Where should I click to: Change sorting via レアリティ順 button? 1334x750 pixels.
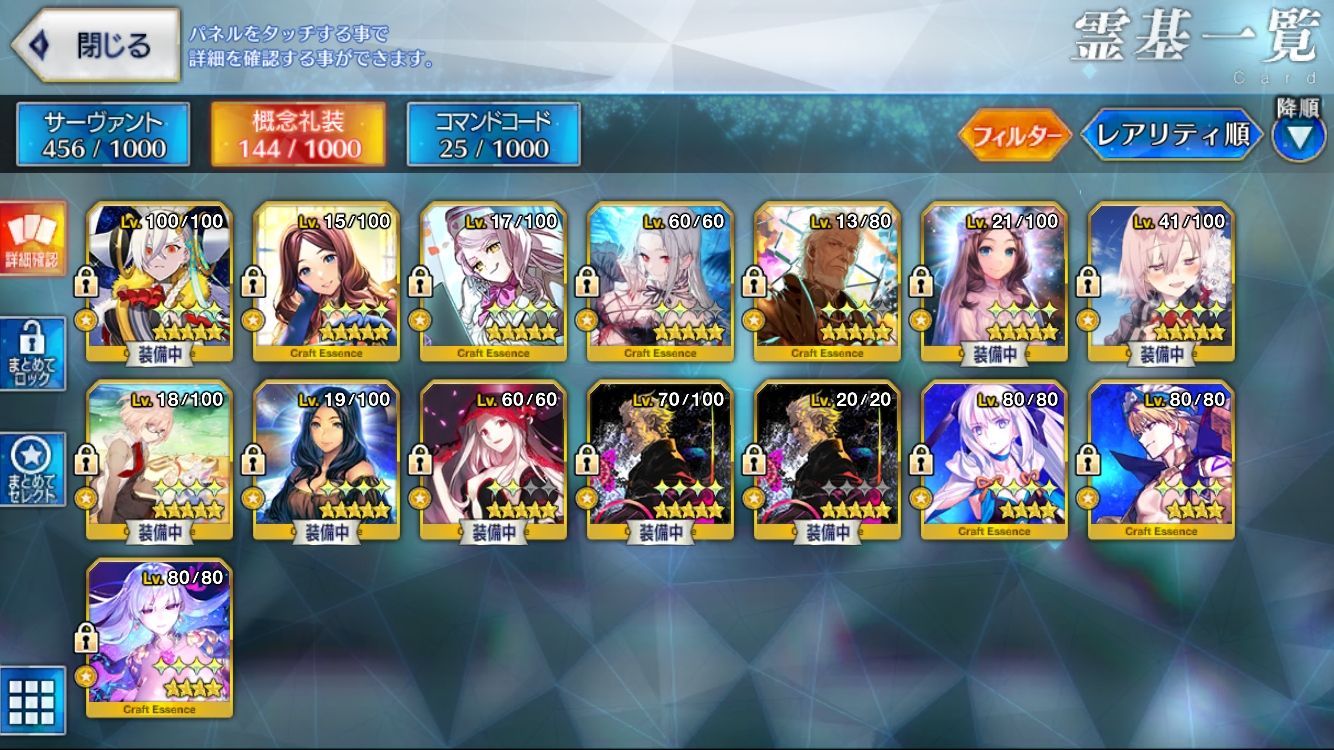1171,136
